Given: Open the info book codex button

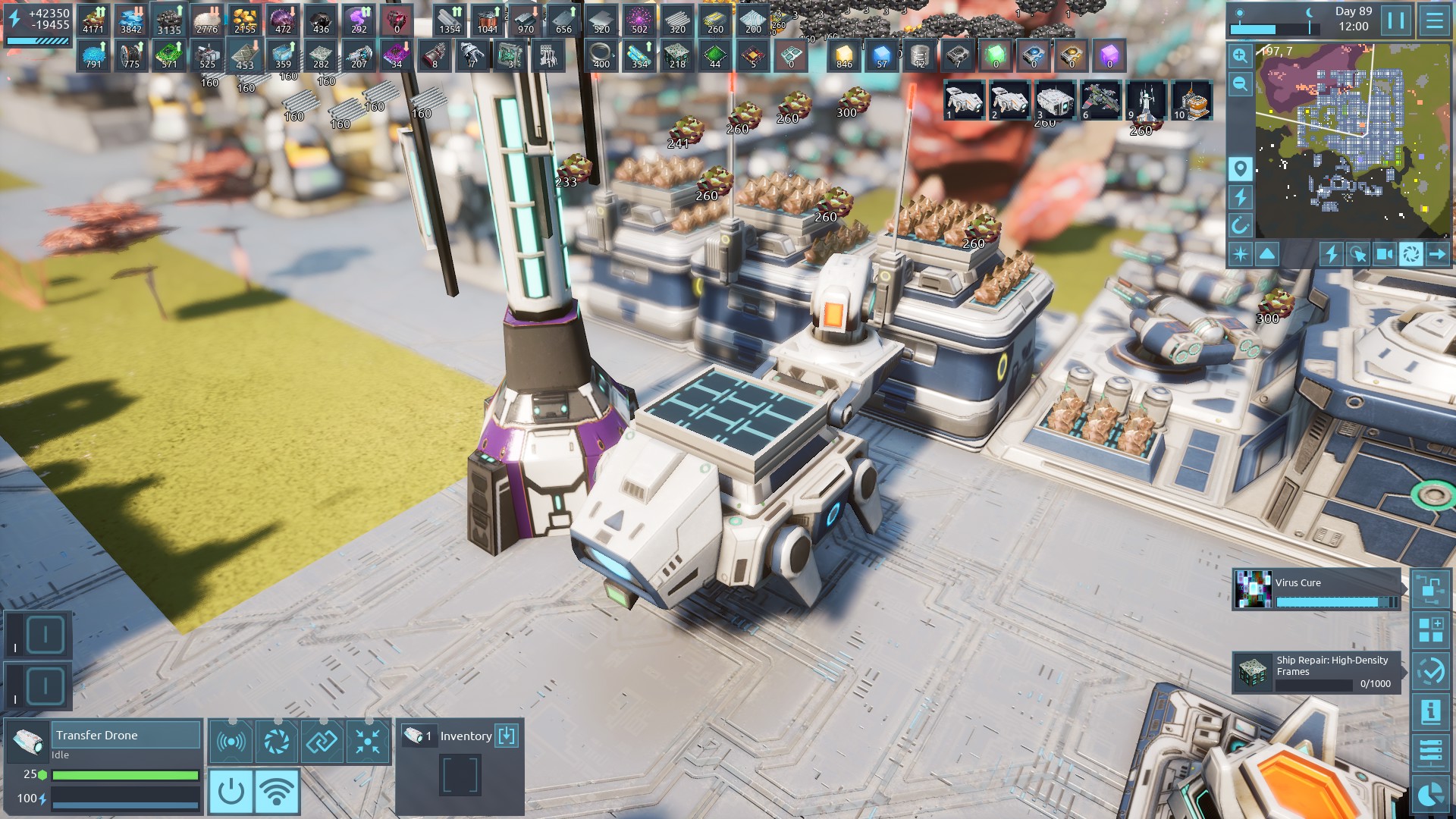Looking at the screenshot, I should [x=1430, y=711].
